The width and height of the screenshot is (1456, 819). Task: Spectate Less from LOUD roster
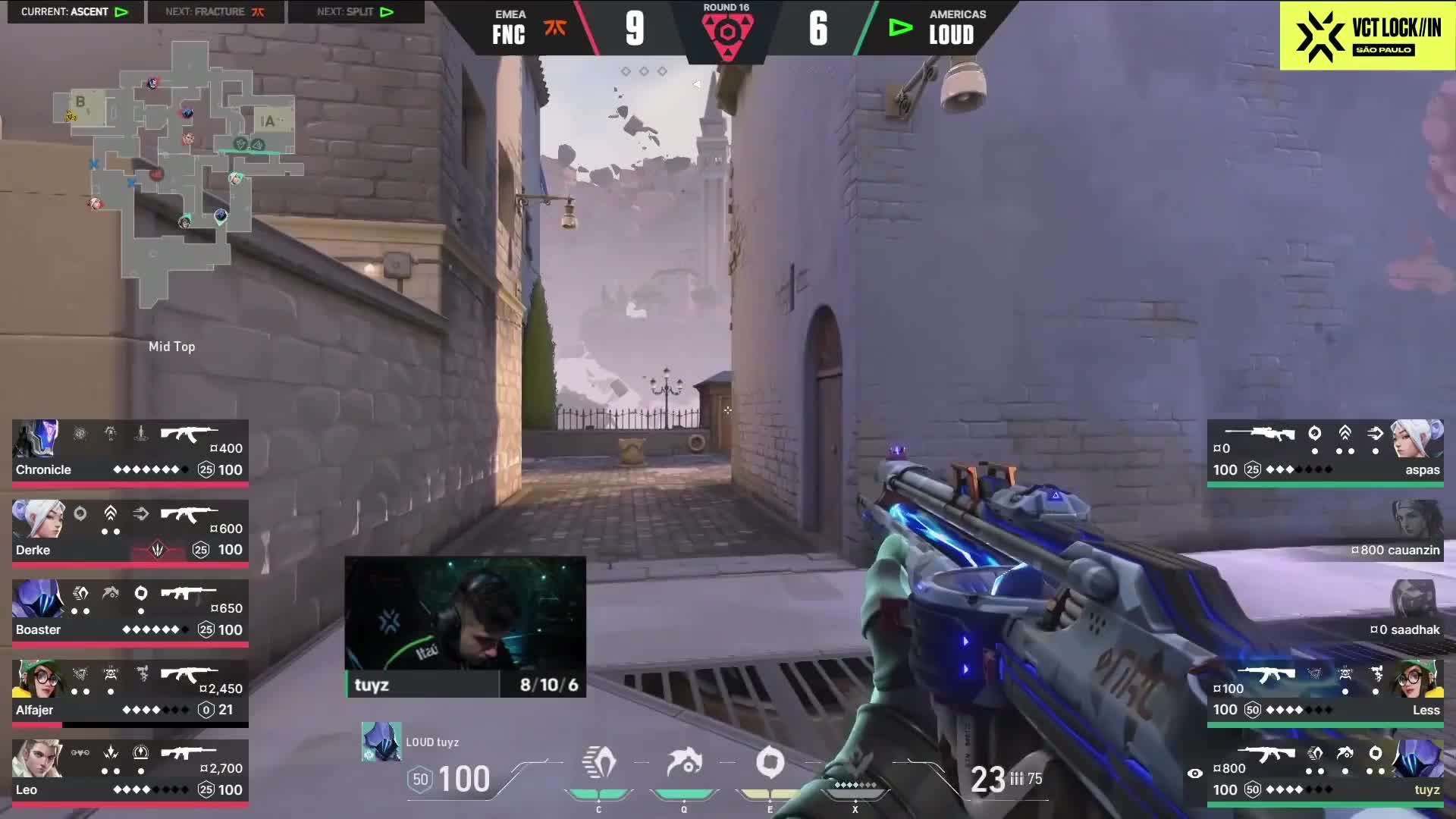point(1325,692)
